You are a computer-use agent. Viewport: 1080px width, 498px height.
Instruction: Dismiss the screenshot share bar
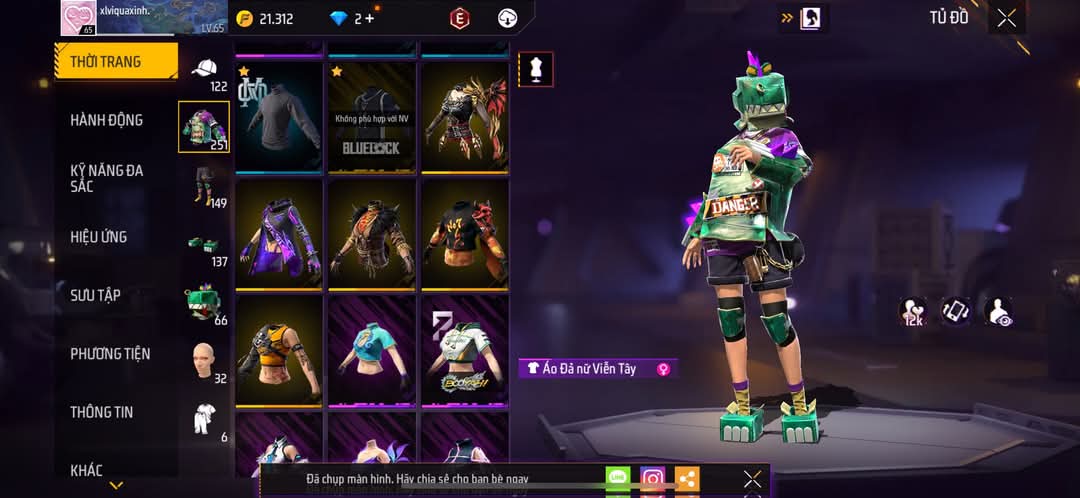pyautogui.click(x=752, y=479)
